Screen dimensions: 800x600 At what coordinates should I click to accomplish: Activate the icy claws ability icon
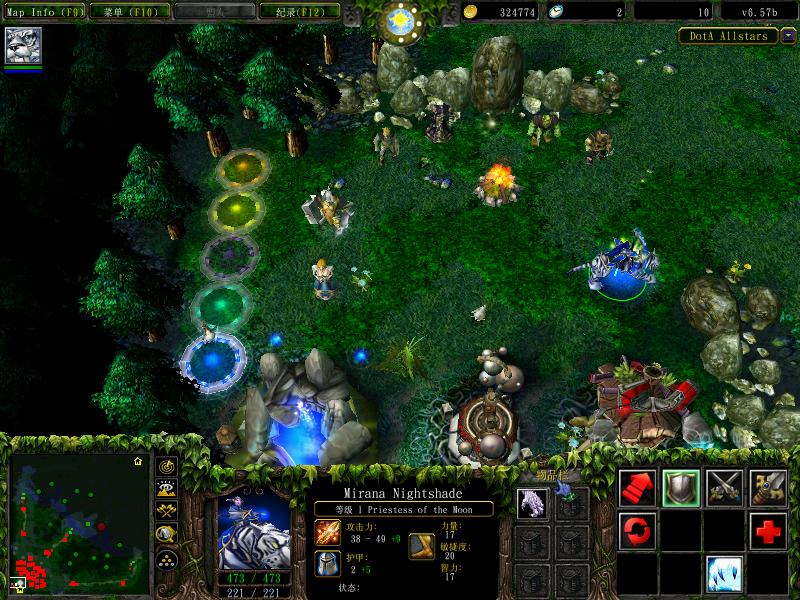(725, 574)
